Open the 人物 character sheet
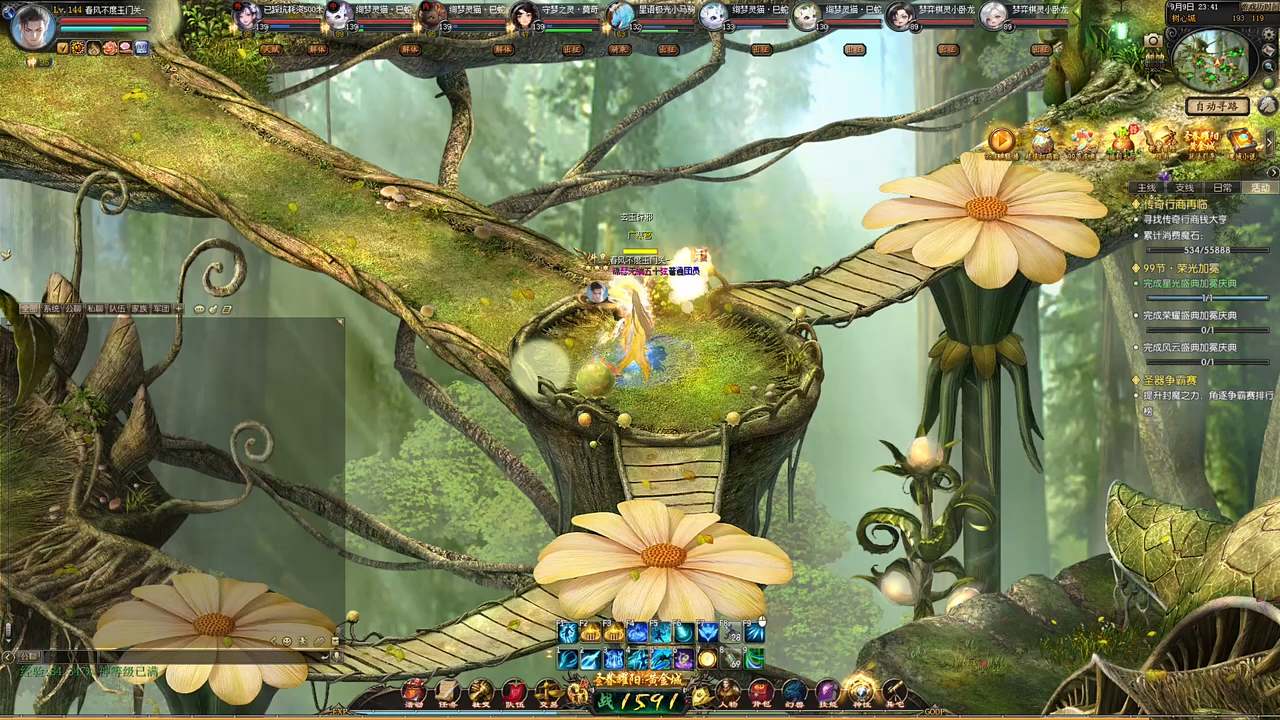This screenshot has width=1280, height=720. pyautogui.click(x=728, y=692)
